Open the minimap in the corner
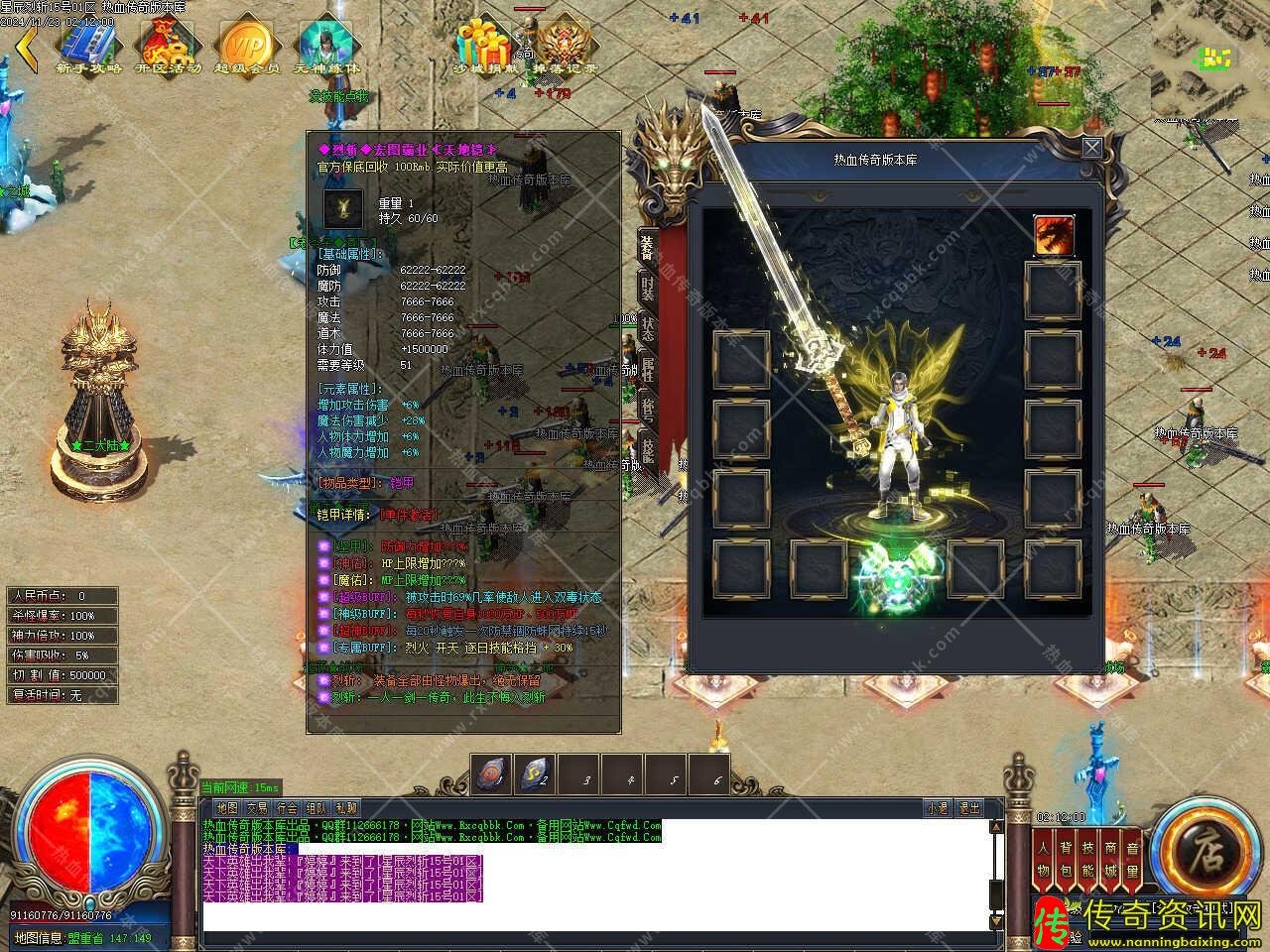This screenshot has height=952, width=1270. pyautogui.click(x=1208, y=58)
